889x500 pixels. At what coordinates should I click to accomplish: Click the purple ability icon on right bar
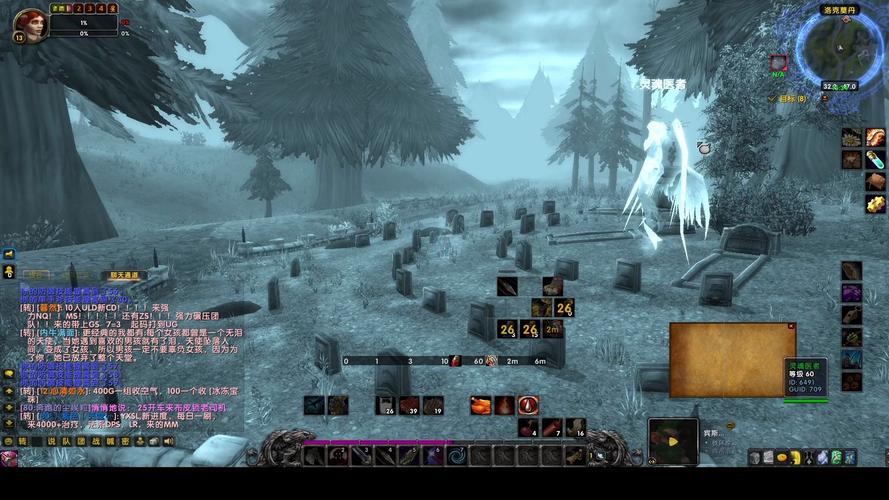point(851,293)
